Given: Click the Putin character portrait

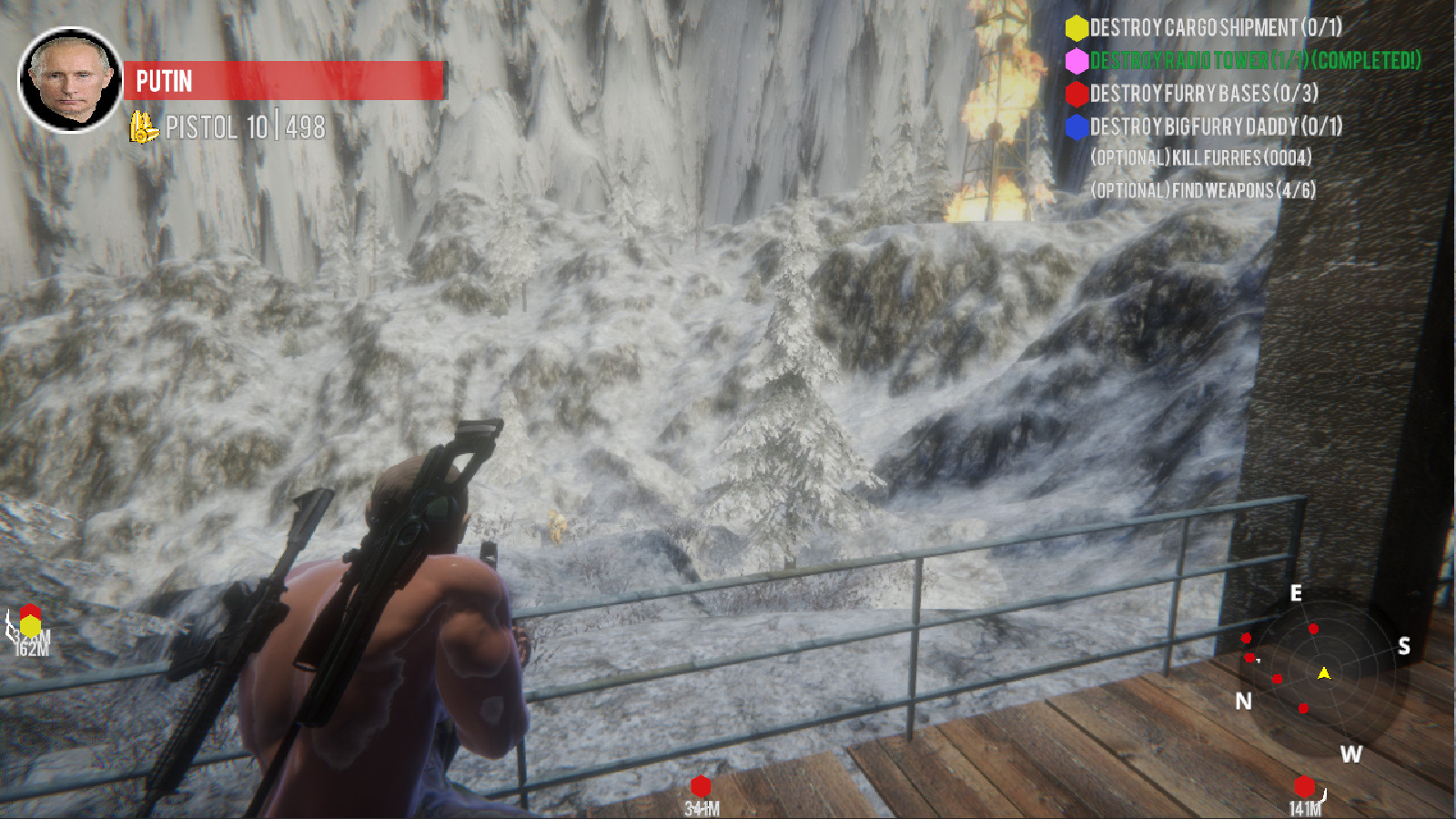Looking at the screenshot, I should (70, 80).
